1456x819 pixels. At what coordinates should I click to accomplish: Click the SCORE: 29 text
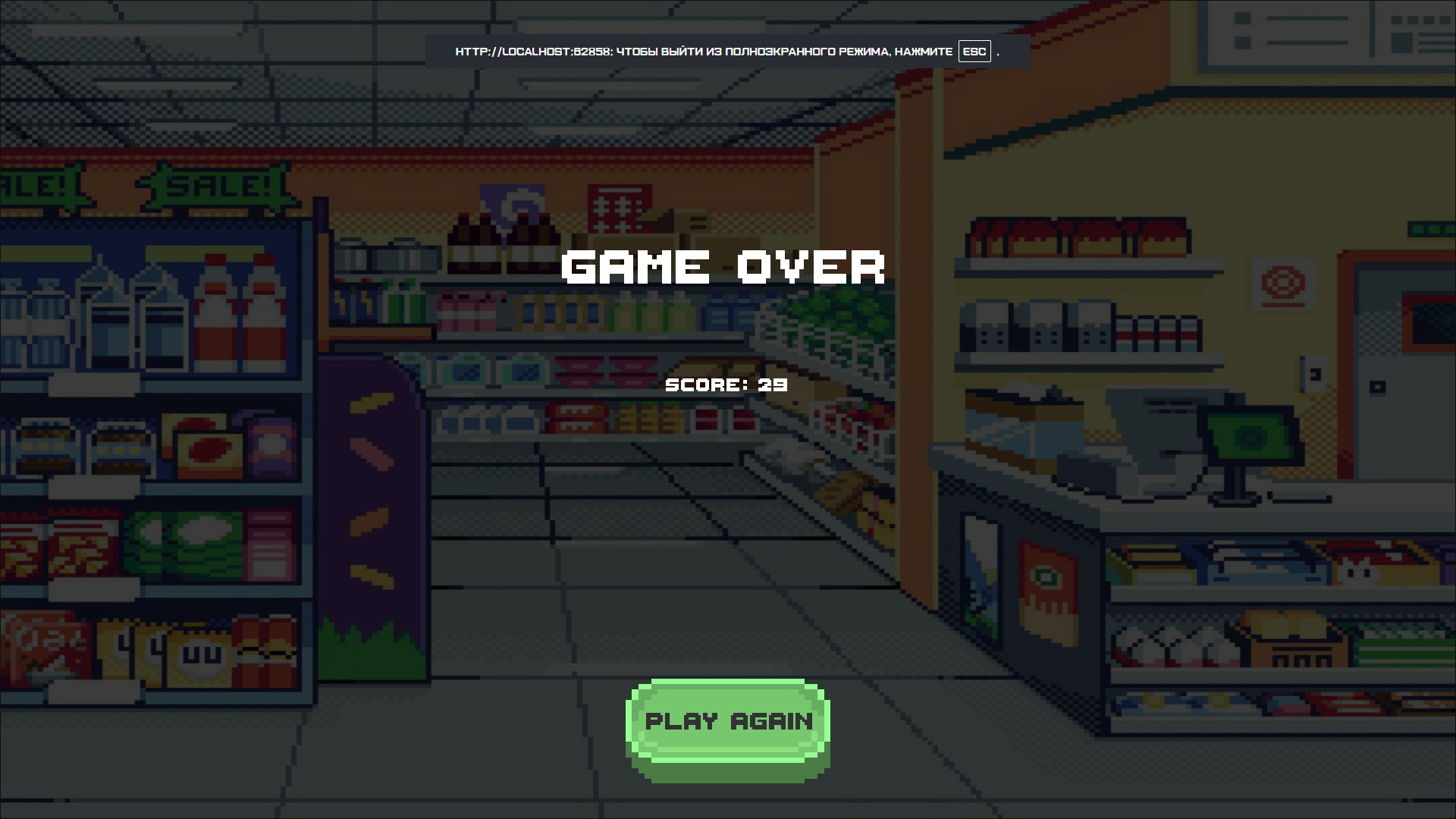pos(726,384)
